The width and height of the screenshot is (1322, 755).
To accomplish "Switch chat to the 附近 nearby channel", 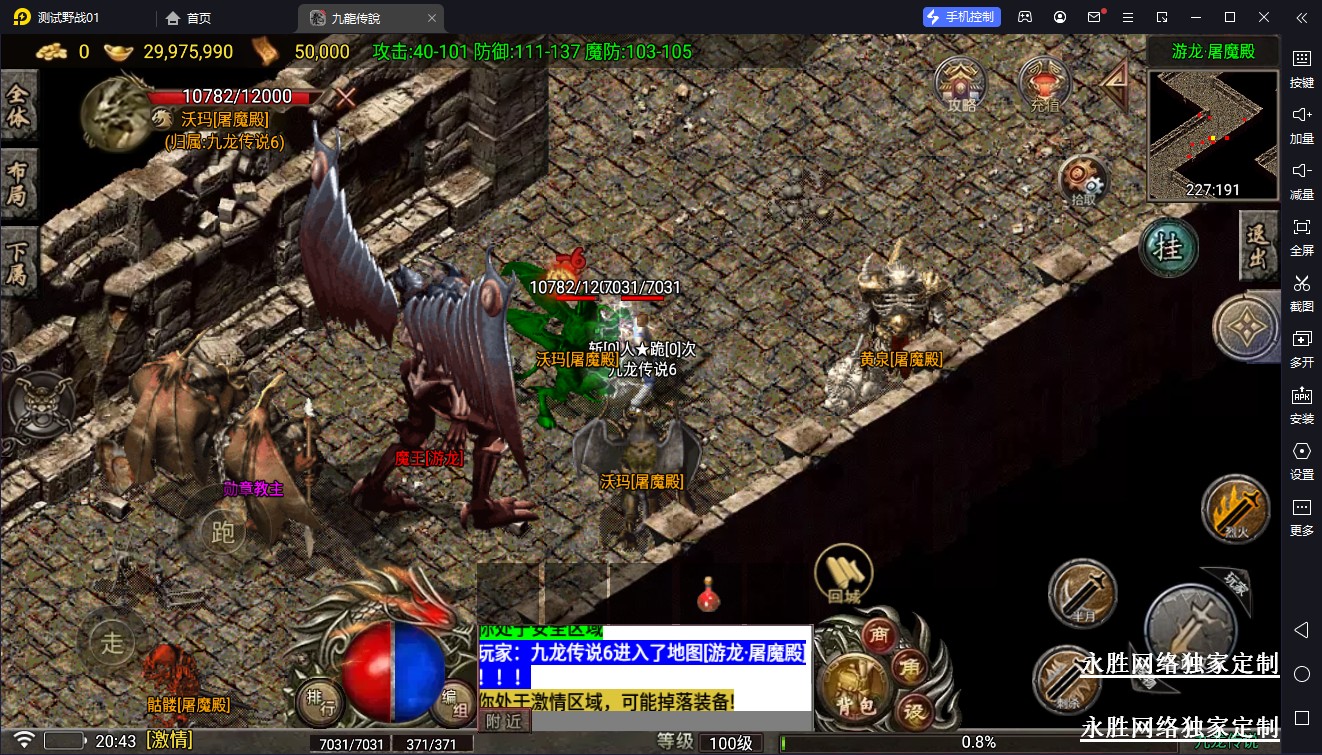I will pyautogui.click(x=503, y=720).
